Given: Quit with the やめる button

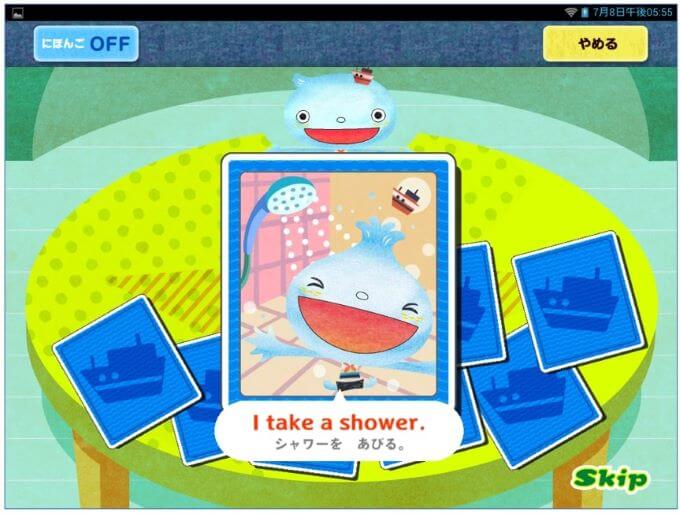Looking at the screenshot, I should tap(595, 44).
